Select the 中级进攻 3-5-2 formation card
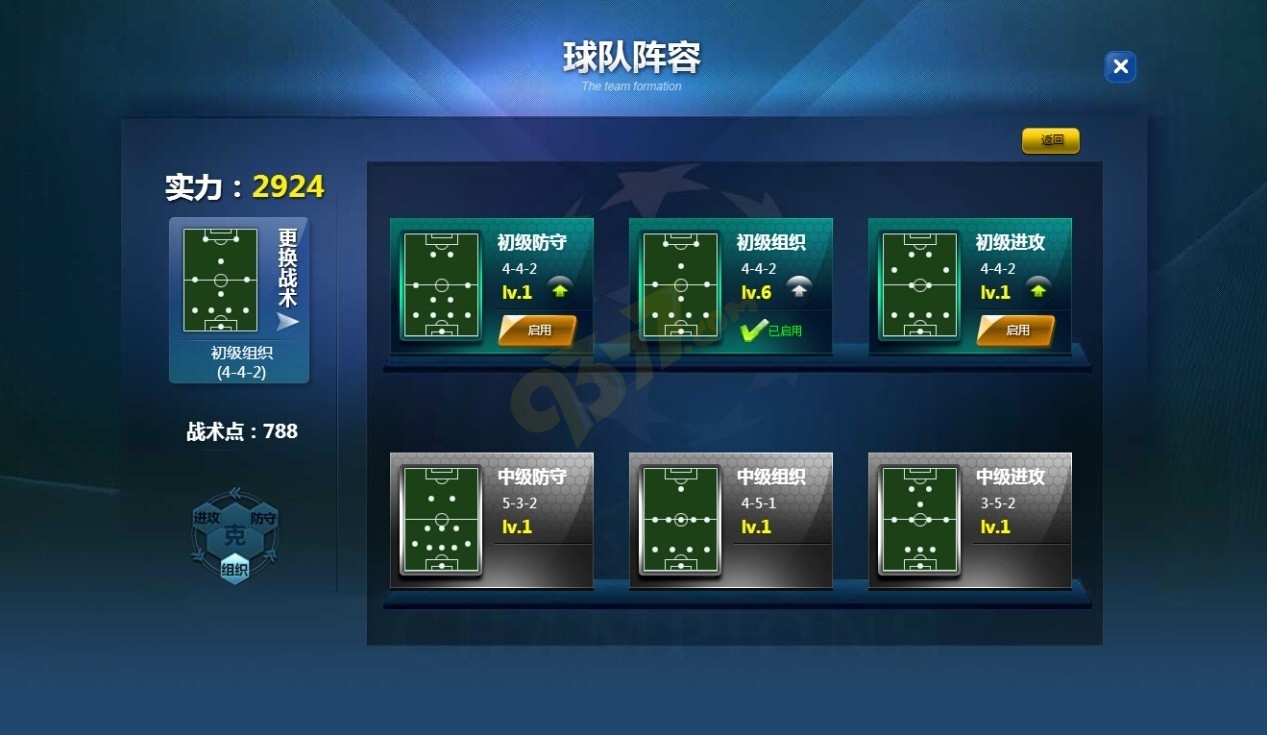Image resolution: width=1267 pixels, height=735 pixels. (969, 520)
